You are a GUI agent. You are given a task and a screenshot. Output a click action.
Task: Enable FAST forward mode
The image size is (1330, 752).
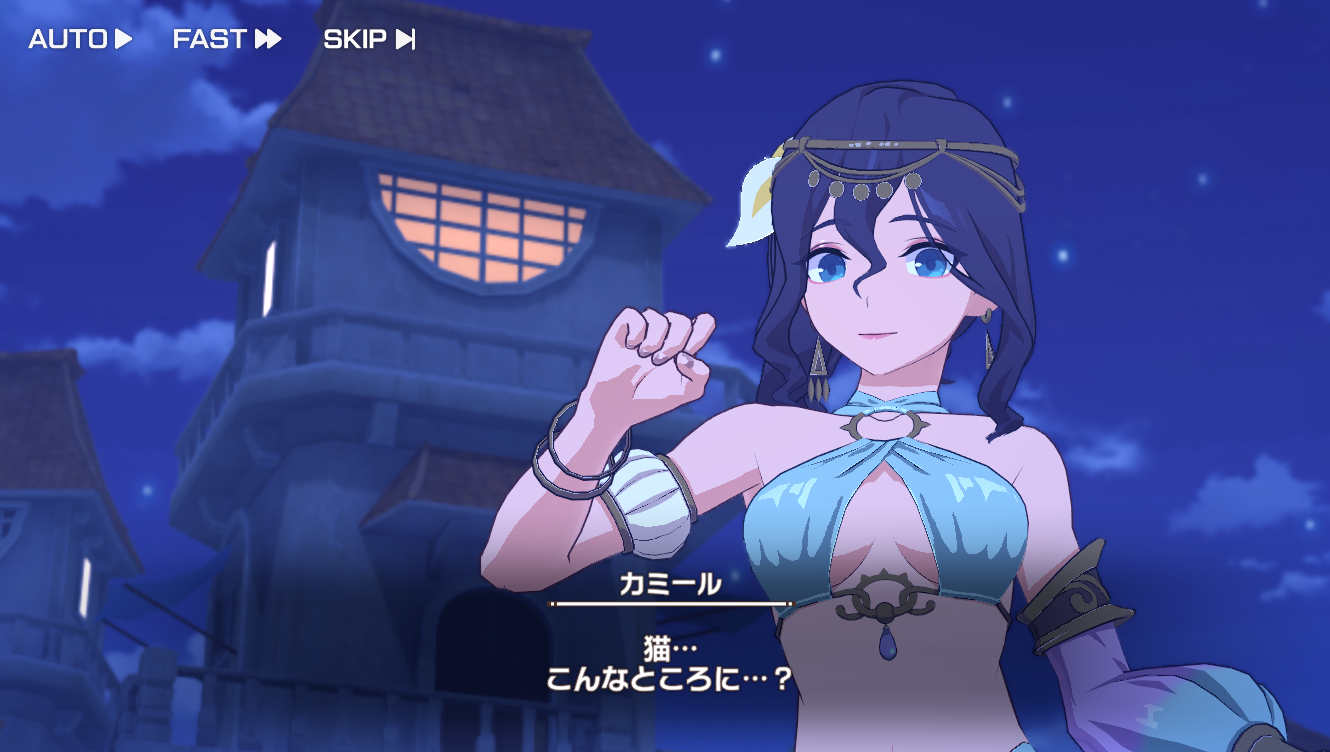point(226,39)
